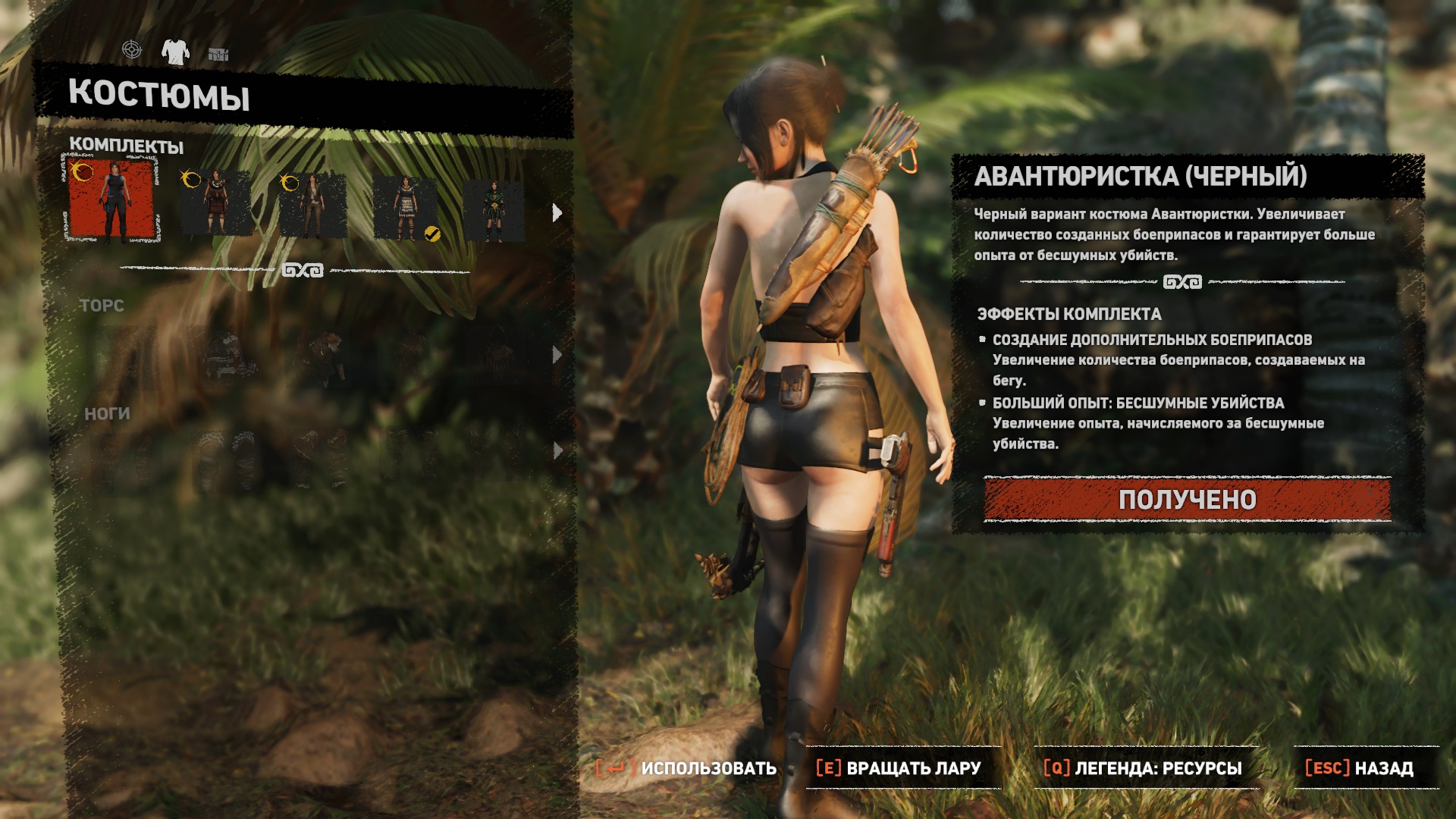Image resolution: width=1456 pixels, height=819 pixels.
Task: Open the third inventory tab icon
Action: (x=218, y=54)
